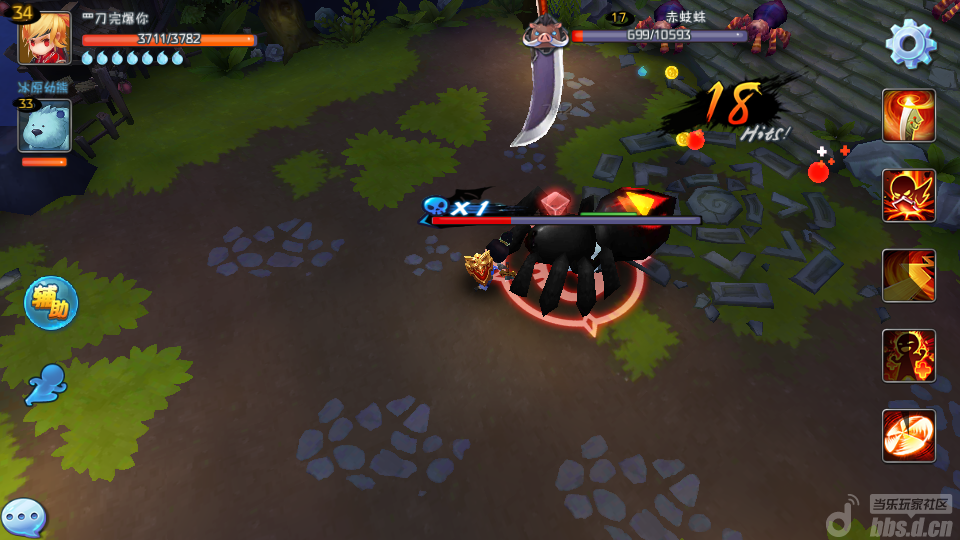The width and height of the screenshot is (960, 540).
Task: Tap the blue 辅助 assist button
Action: [x=50, y=303]
